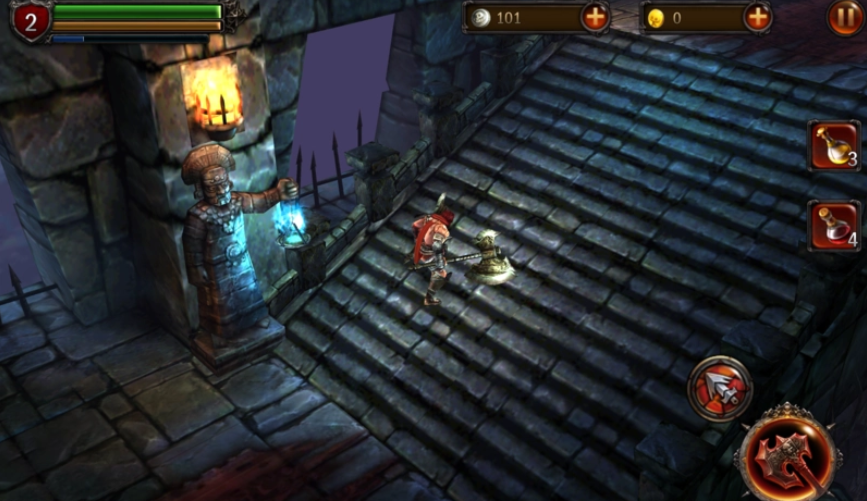867x501 pixels.
Task: Activate the arrow dash skill icon
Action: [x=719, y=388]
